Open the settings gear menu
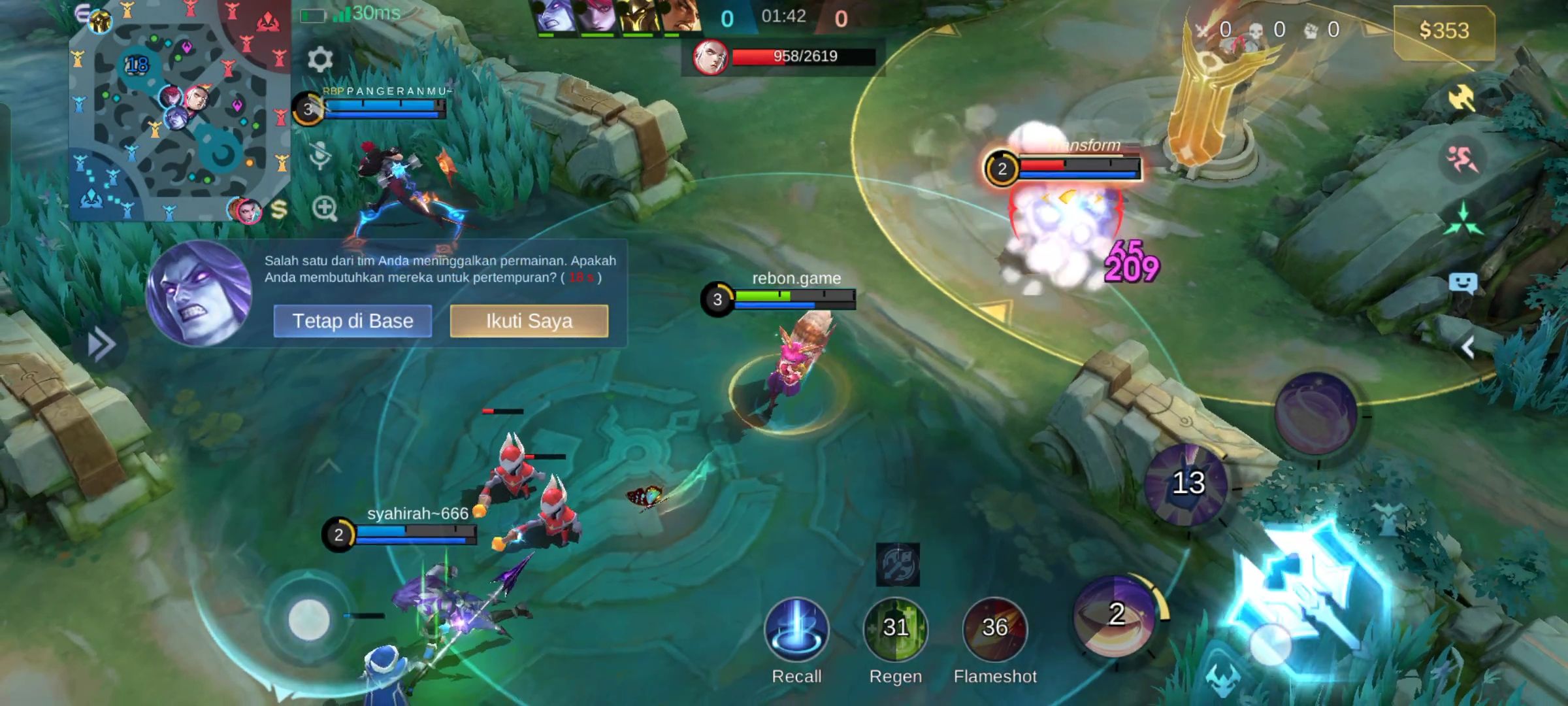1568x706 pixels. tap(319, 60)
